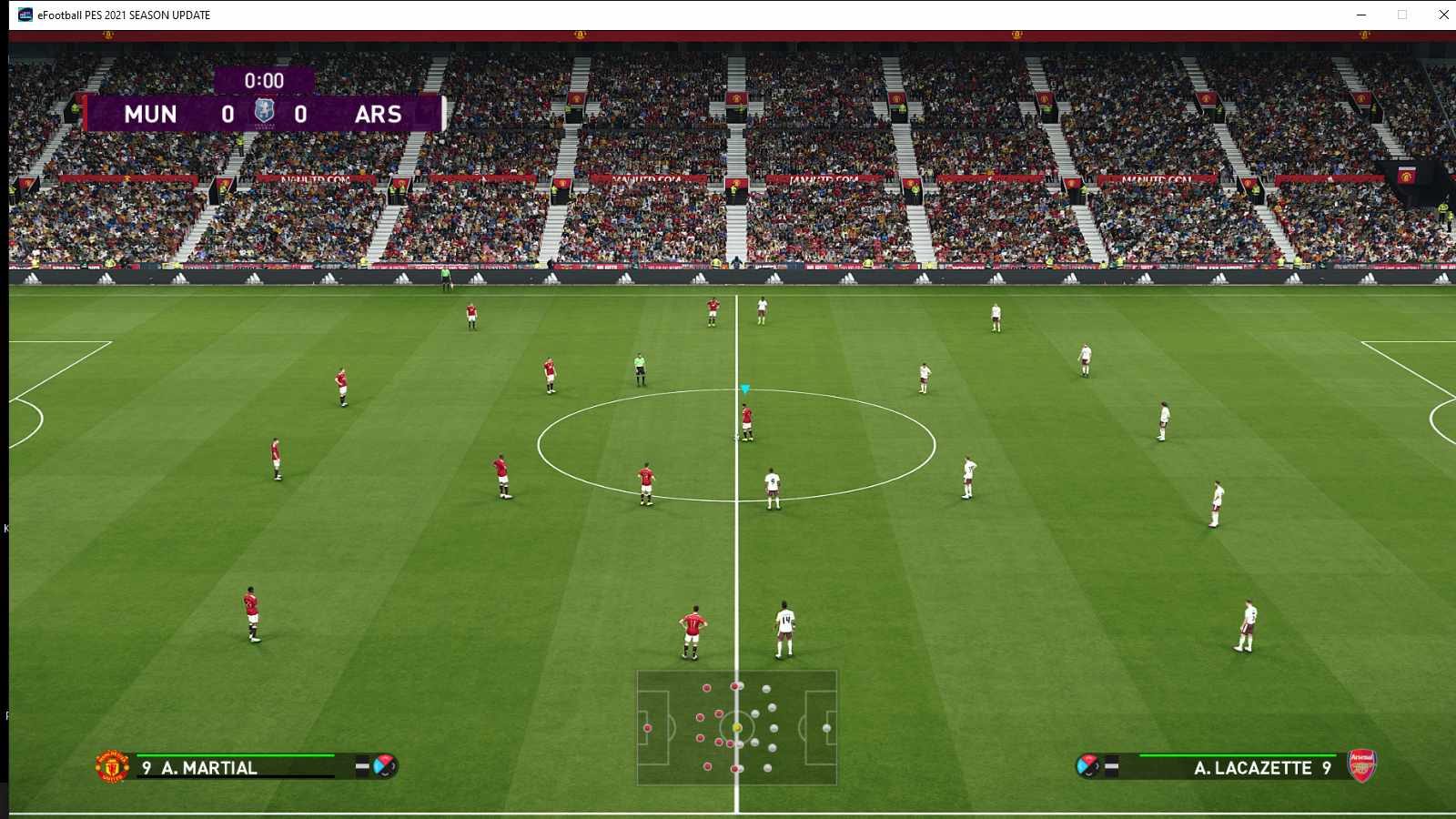Click the blue cursor triangle above the kickoff taker
This screenshot has width=1456, height=819.
(743, 389)
